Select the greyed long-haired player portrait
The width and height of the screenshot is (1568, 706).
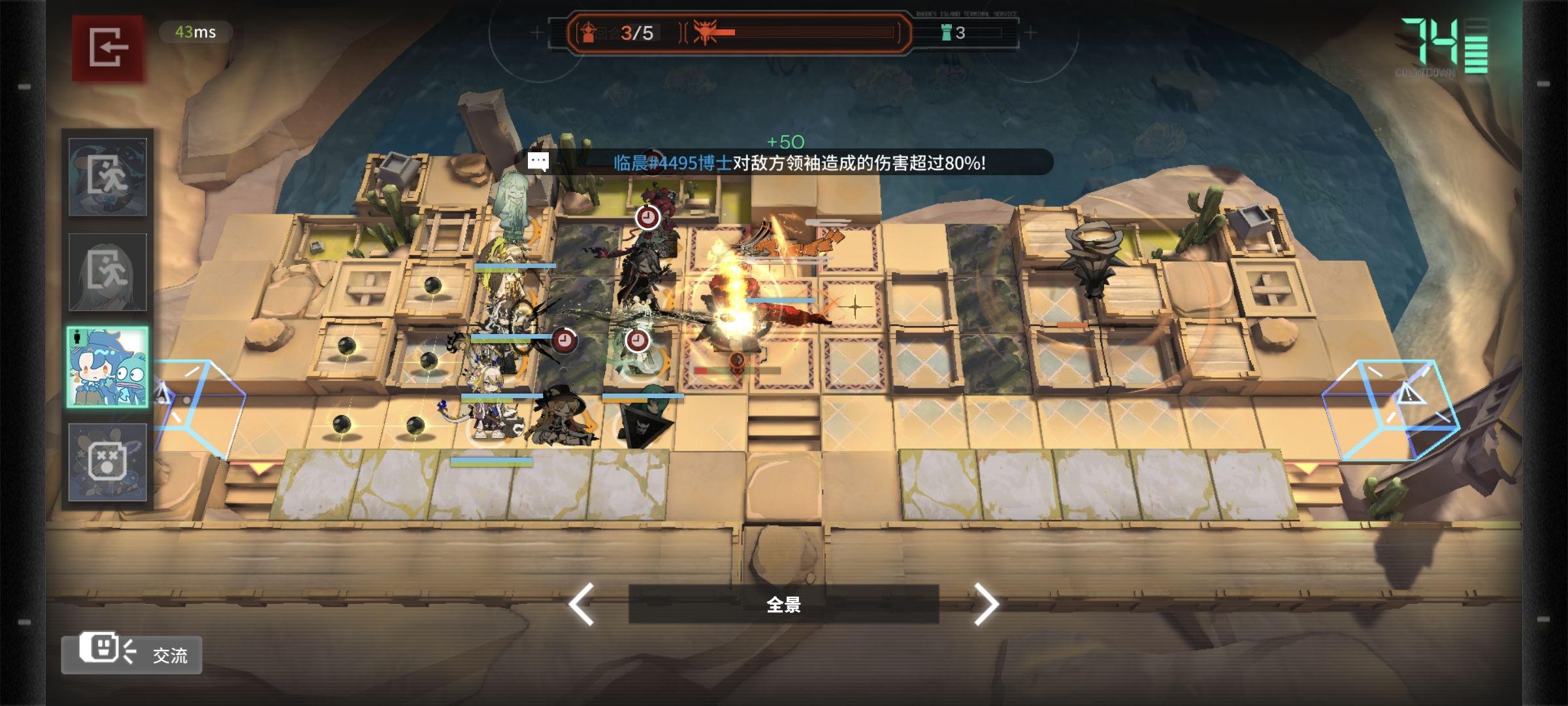click(108, 272)
